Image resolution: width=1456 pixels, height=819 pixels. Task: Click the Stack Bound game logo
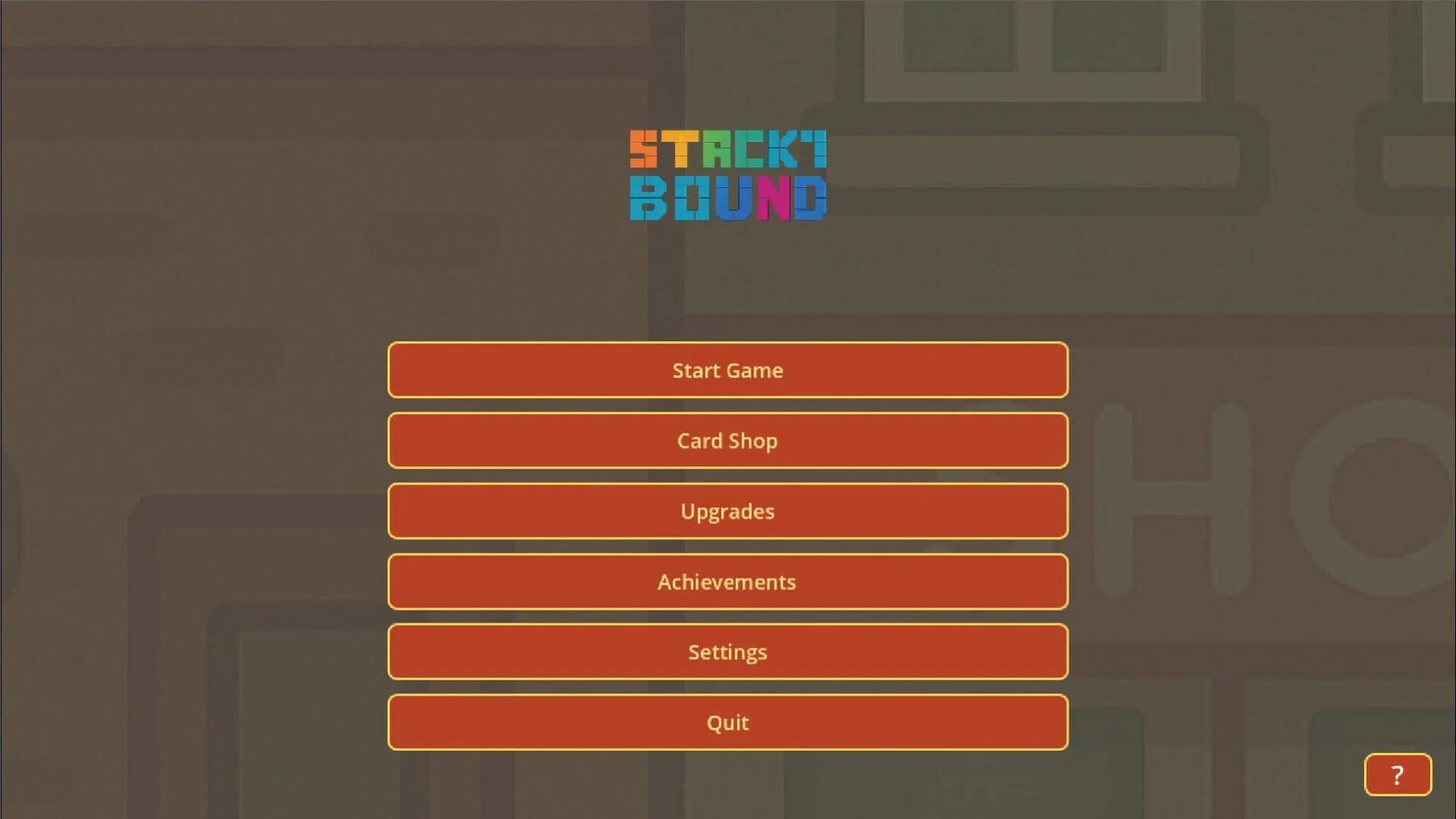click(728, 174)
